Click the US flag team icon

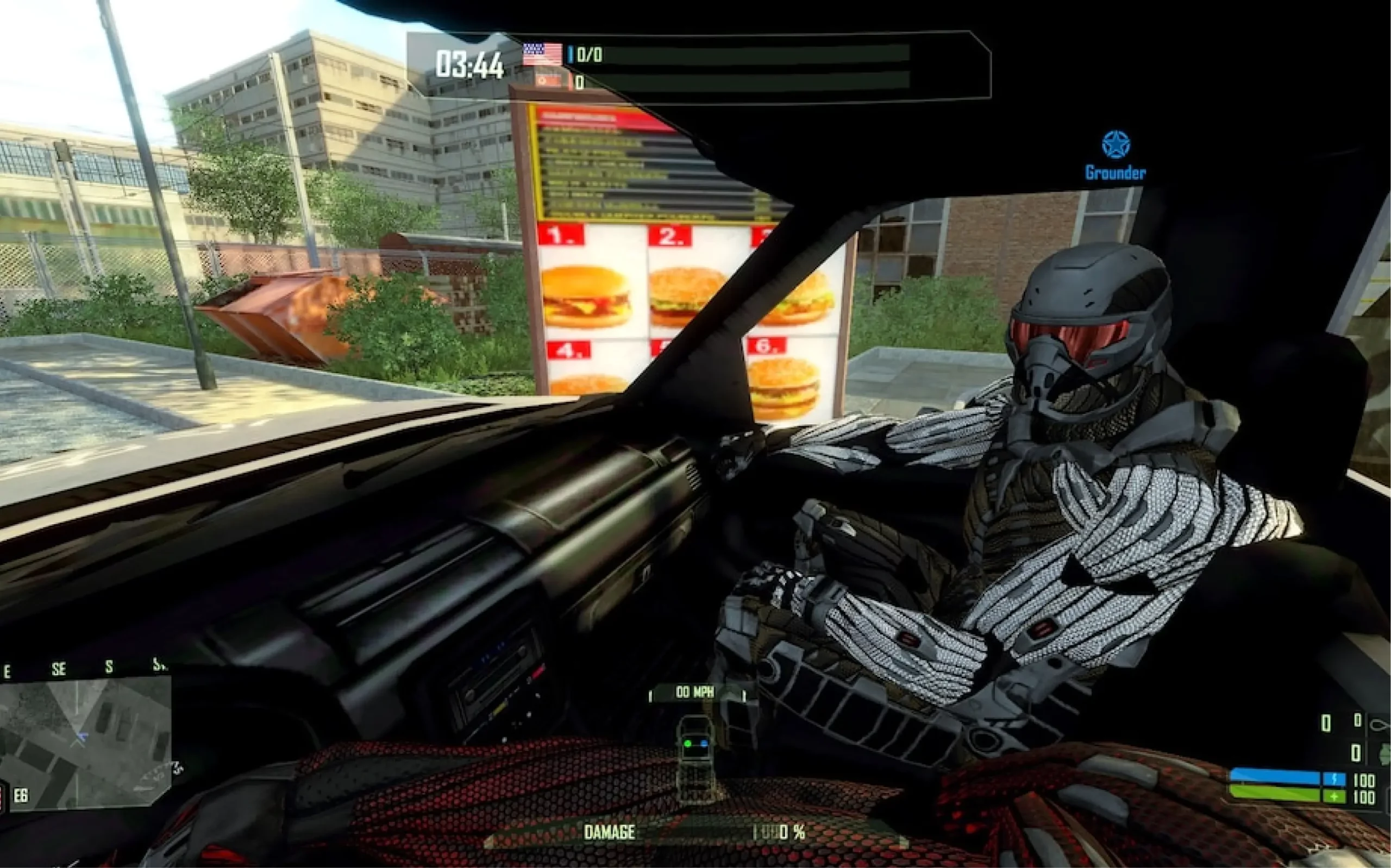pos(542,54)
